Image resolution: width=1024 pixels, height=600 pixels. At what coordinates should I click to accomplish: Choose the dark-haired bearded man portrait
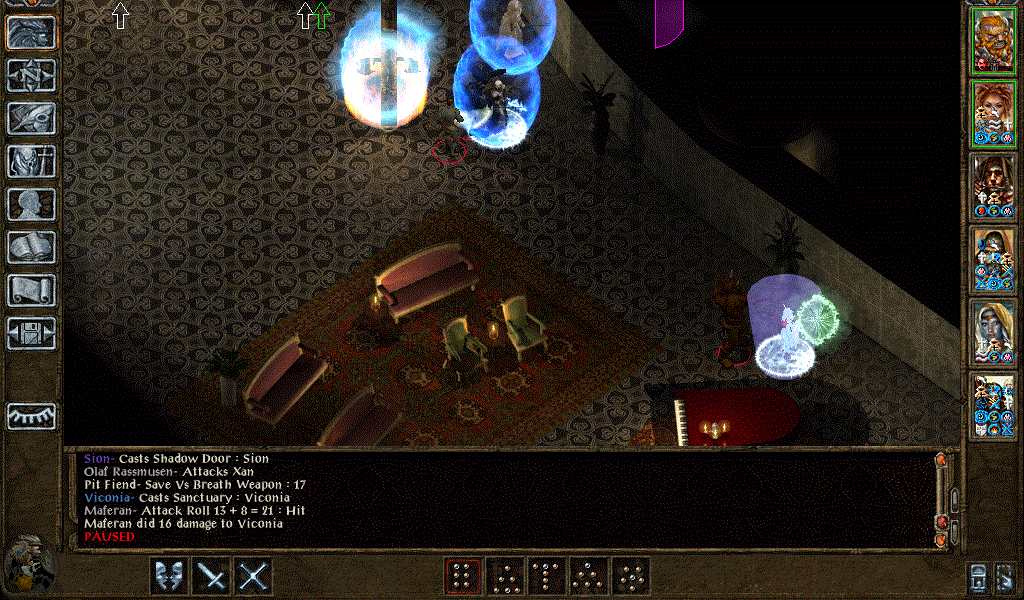(993, 186)
